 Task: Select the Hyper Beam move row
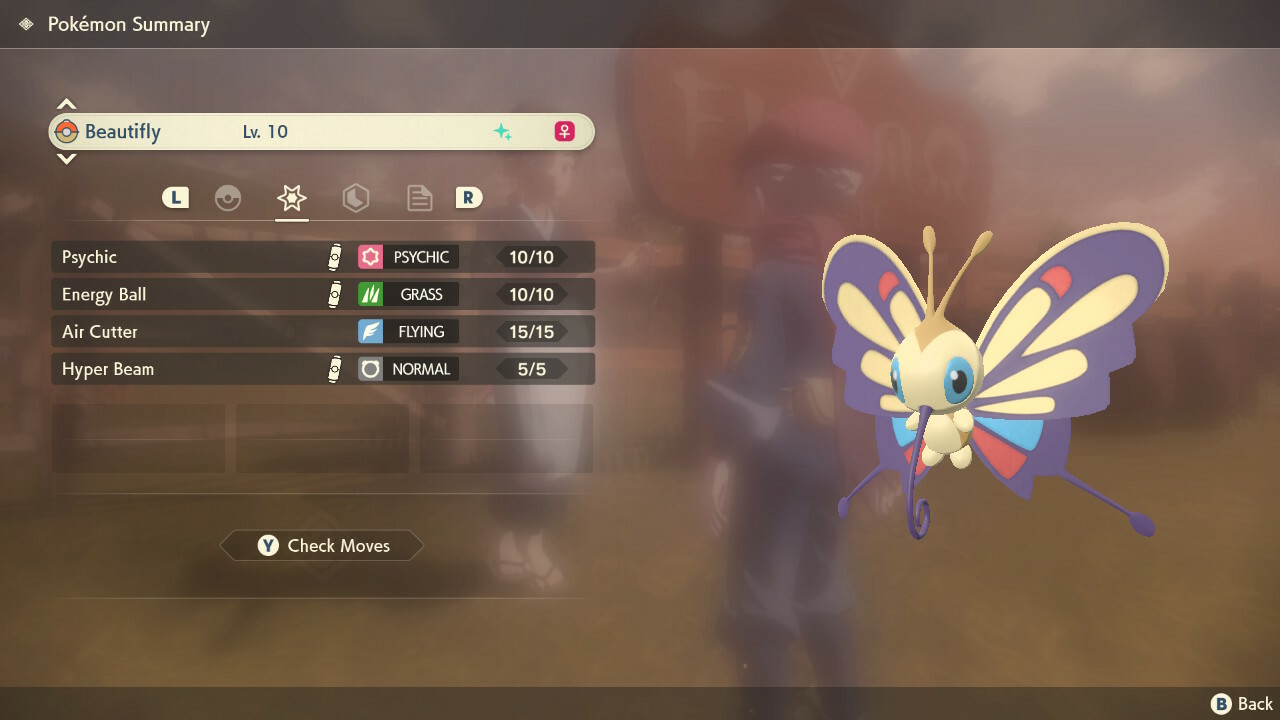[x=322, y=369]
